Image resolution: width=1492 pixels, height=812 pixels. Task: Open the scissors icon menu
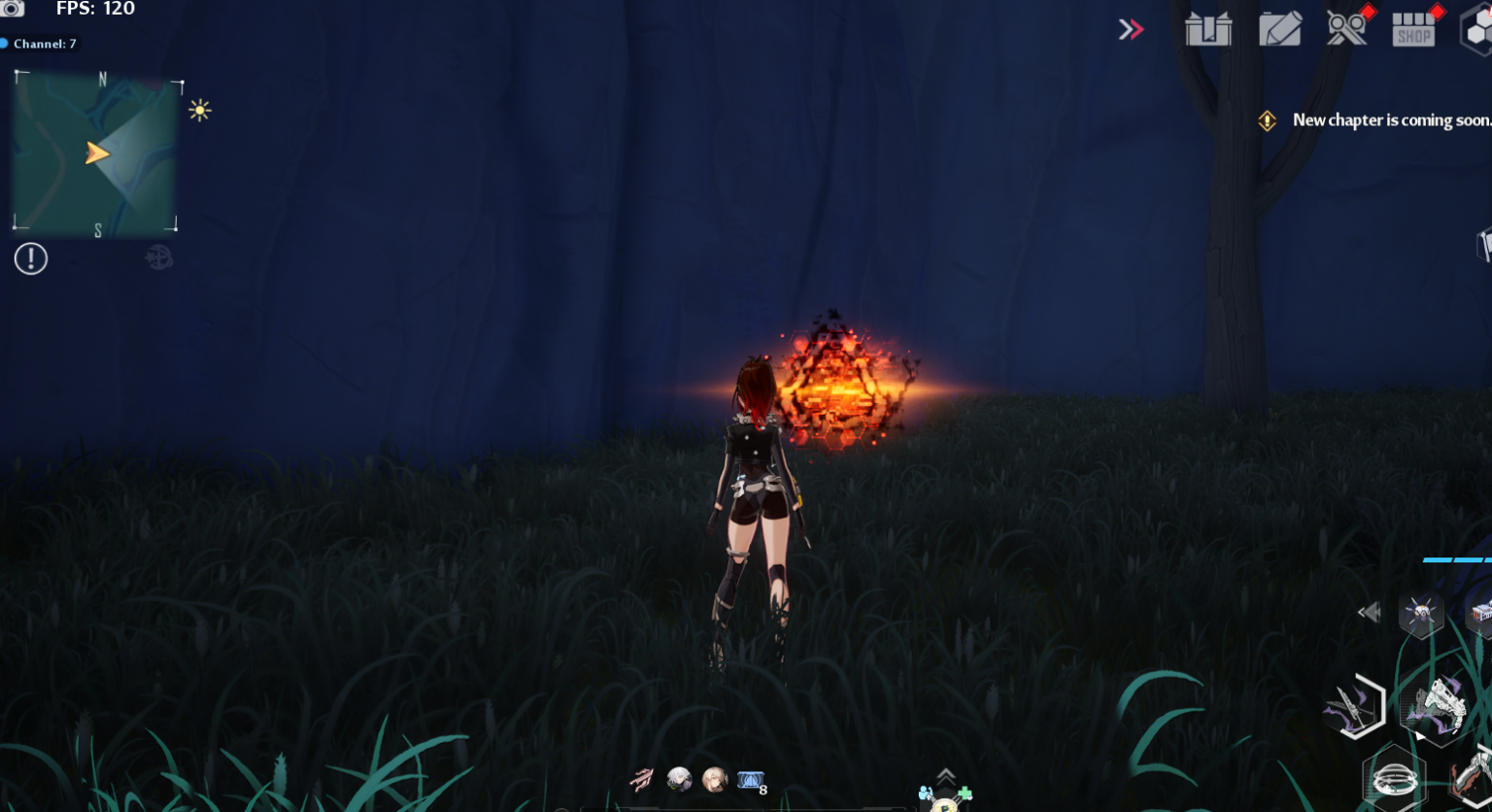[1347, 29]
